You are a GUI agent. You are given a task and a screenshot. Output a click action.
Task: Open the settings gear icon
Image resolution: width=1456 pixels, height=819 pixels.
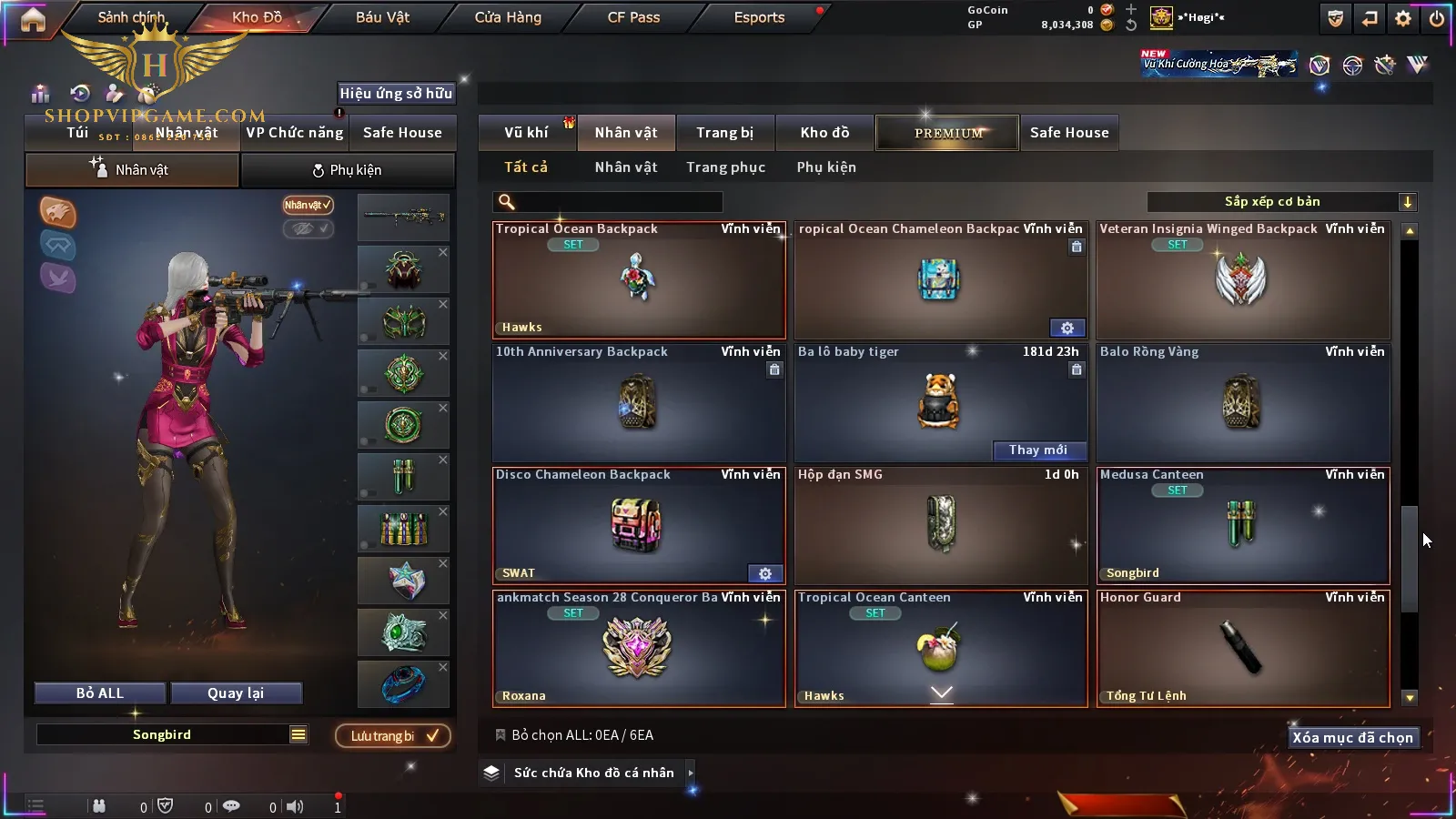point(1403,18)
